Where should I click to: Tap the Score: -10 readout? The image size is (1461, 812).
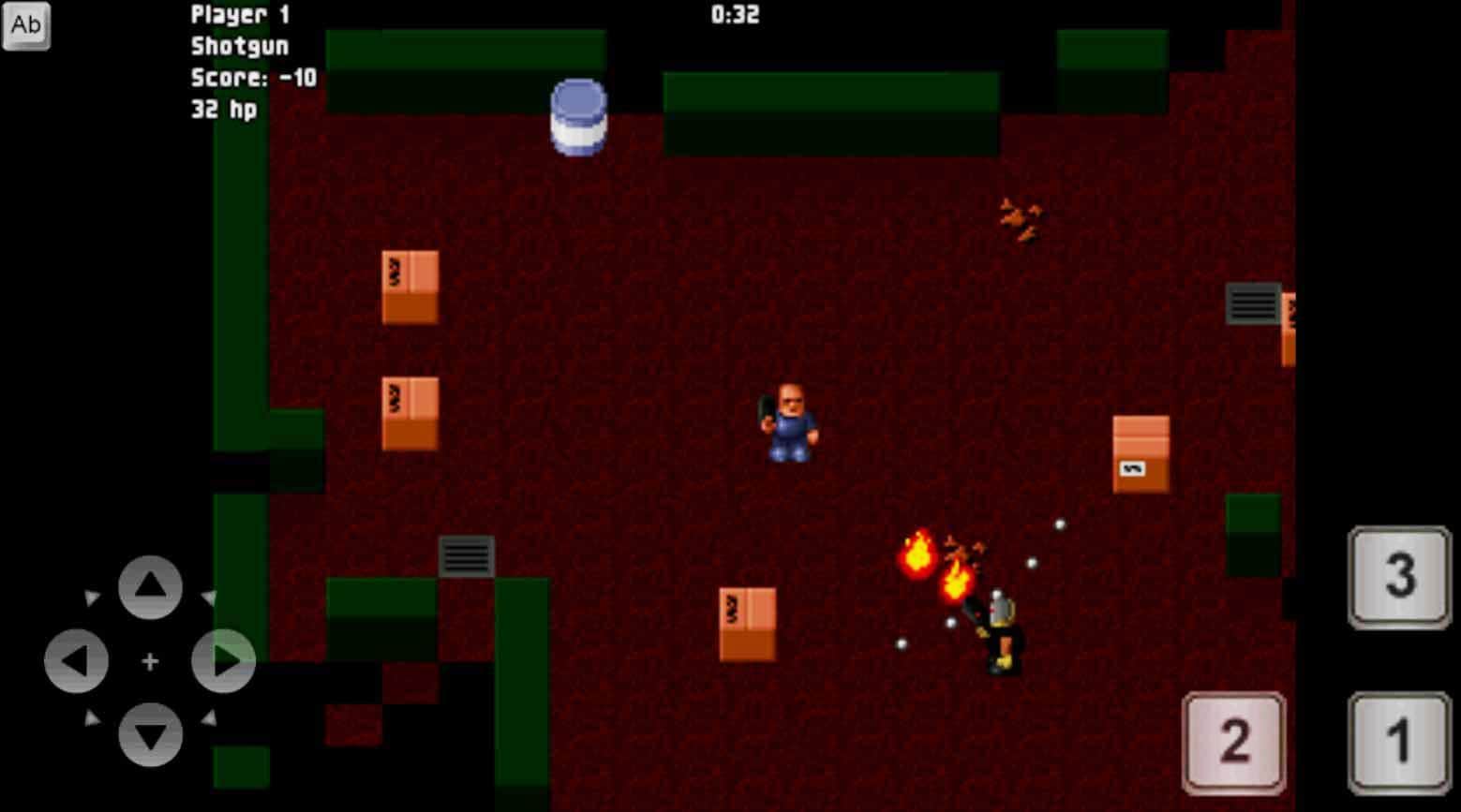(x=253, y=79)
